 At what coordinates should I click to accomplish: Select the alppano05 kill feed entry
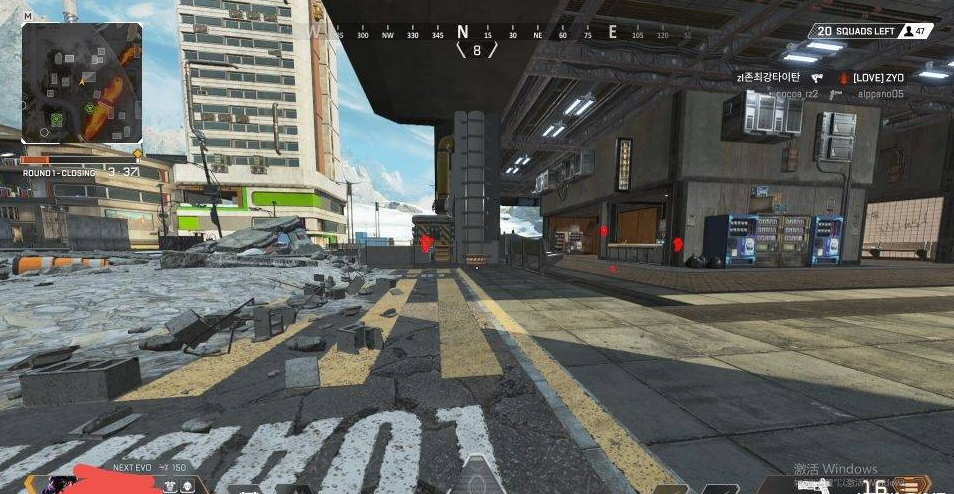pos(880,93)
